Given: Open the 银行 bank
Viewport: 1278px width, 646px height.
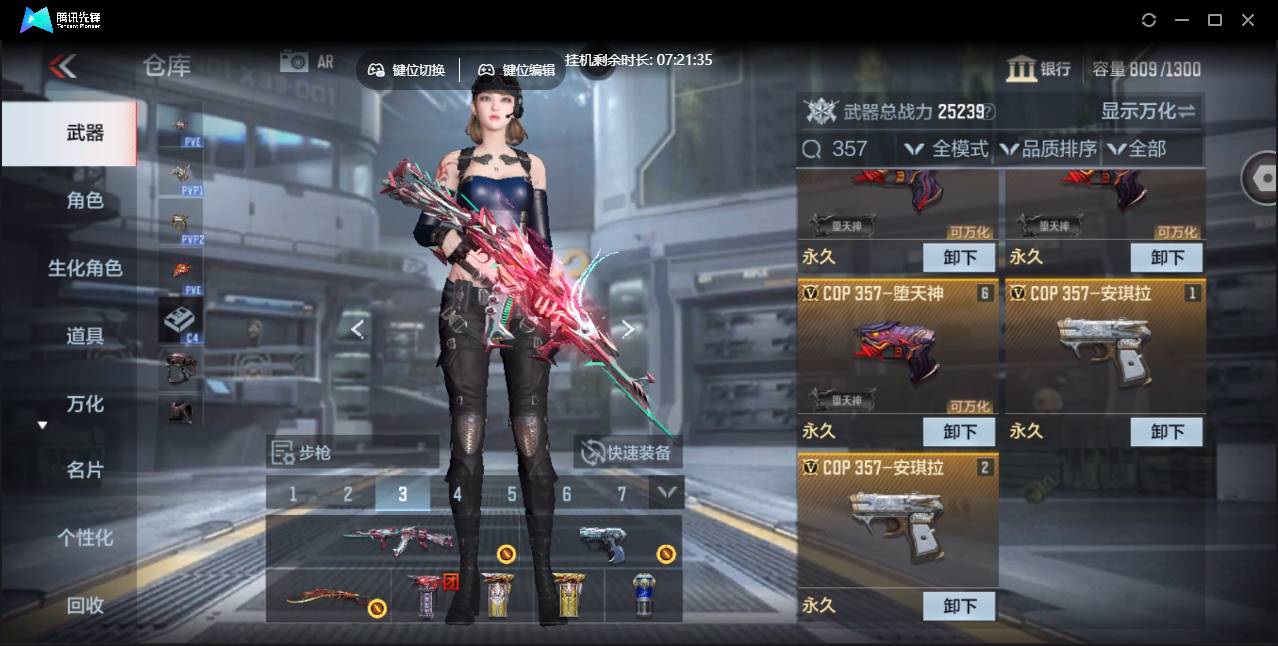Looking at the screenshot, I should point(1039,69).
